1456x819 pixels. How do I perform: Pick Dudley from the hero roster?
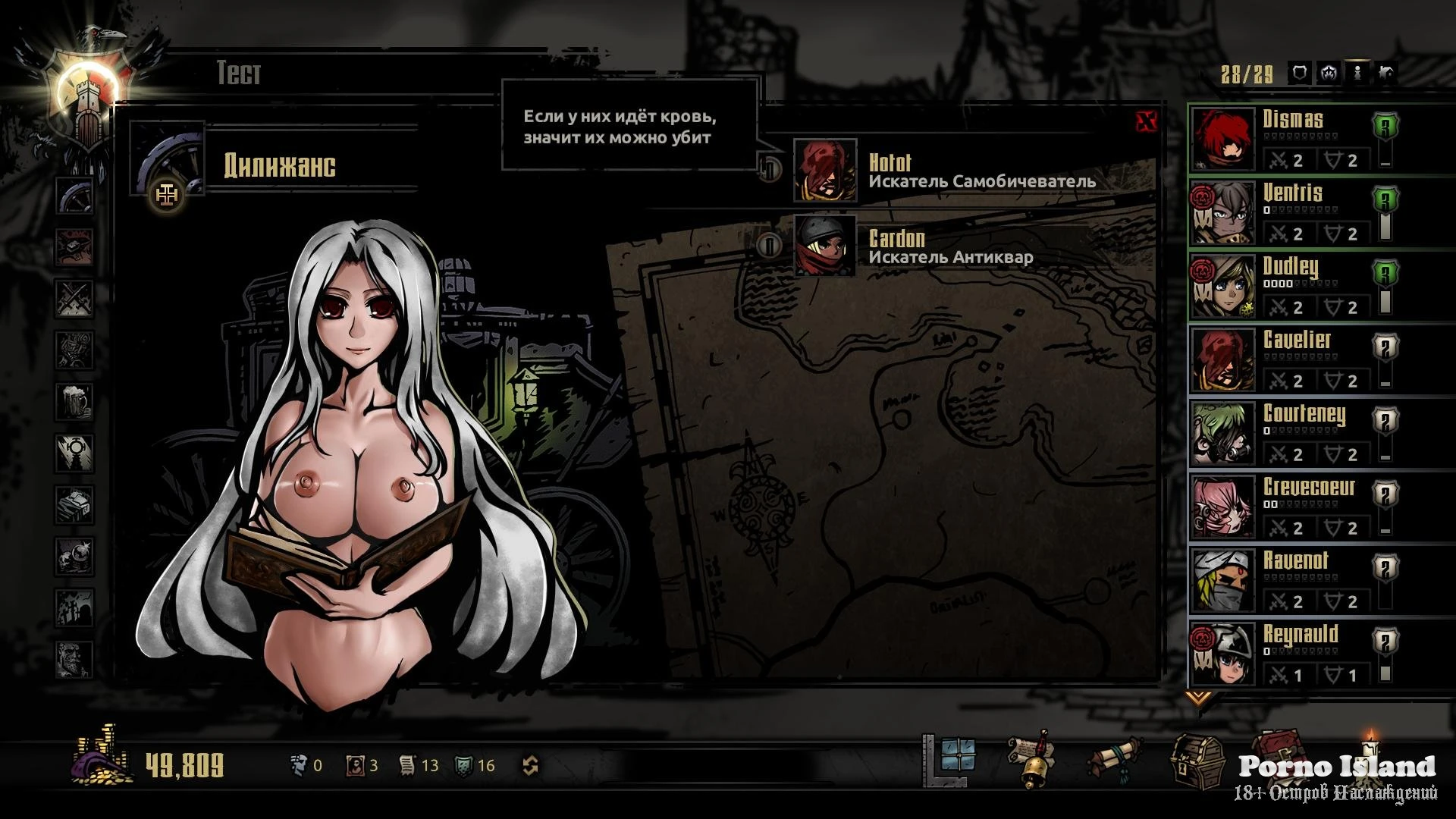click(1289, 286)
